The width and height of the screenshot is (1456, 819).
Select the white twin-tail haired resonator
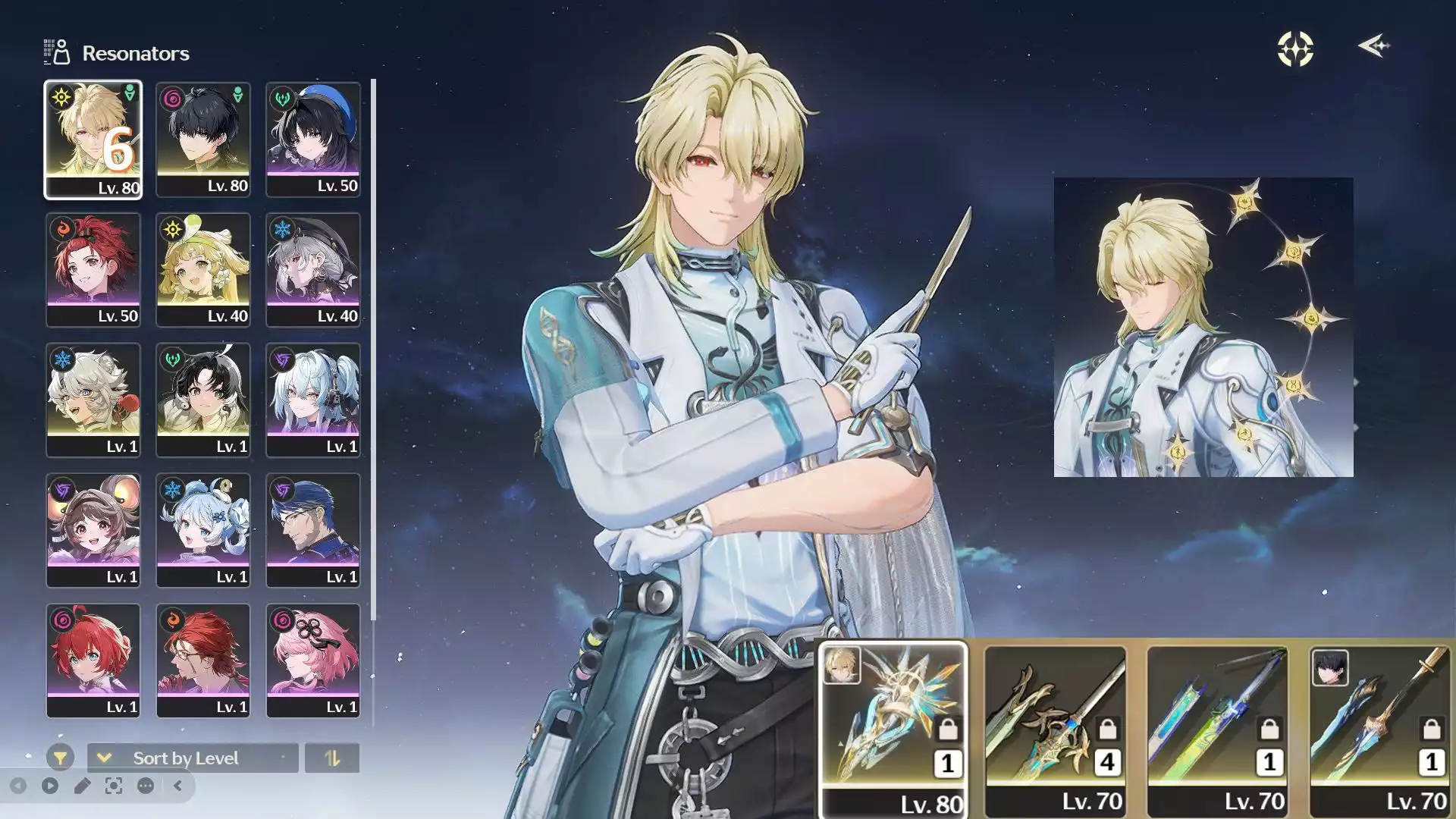tap(312, 400)
